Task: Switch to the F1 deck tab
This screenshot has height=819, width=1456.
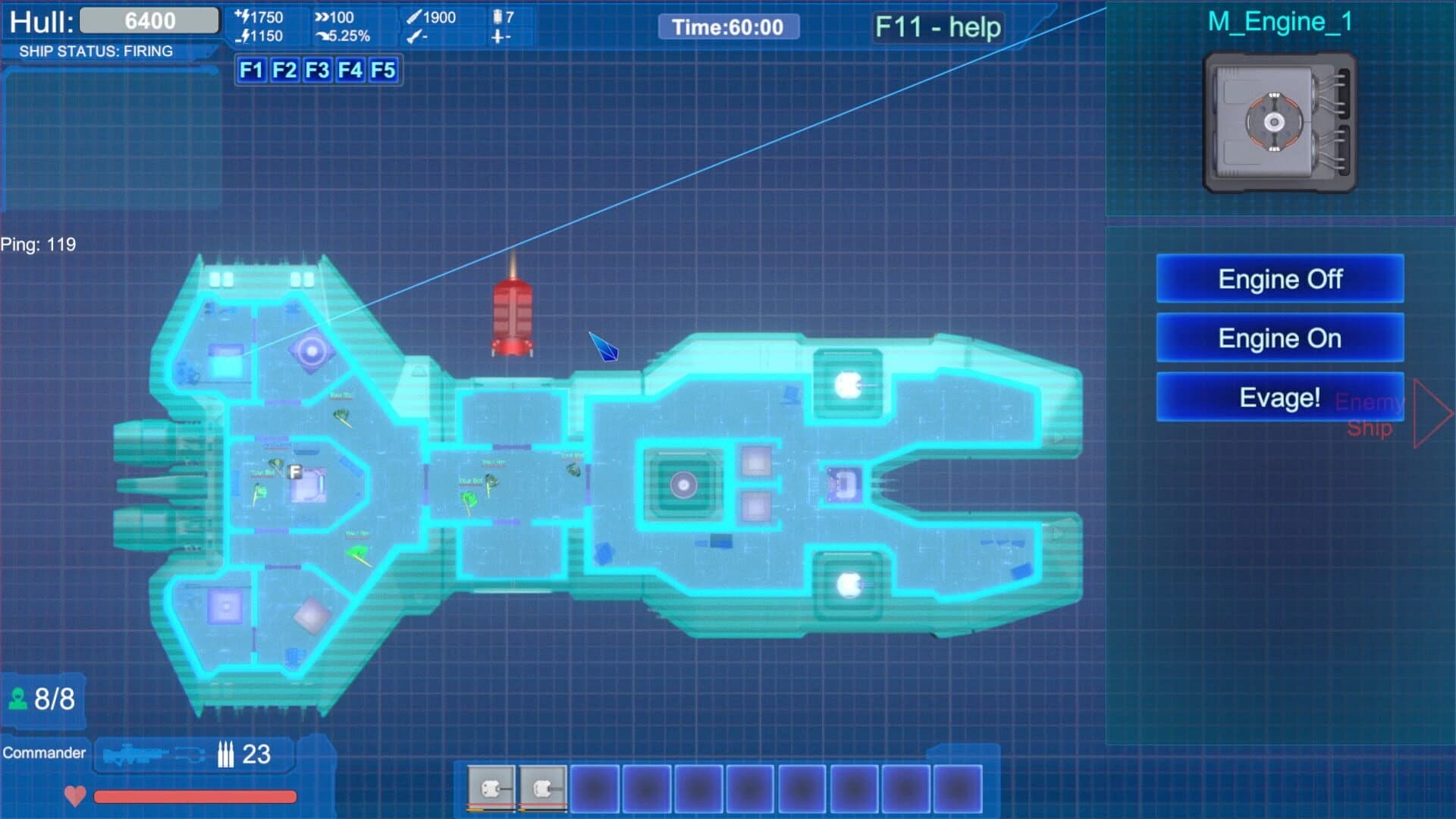Action: (251, 71)
